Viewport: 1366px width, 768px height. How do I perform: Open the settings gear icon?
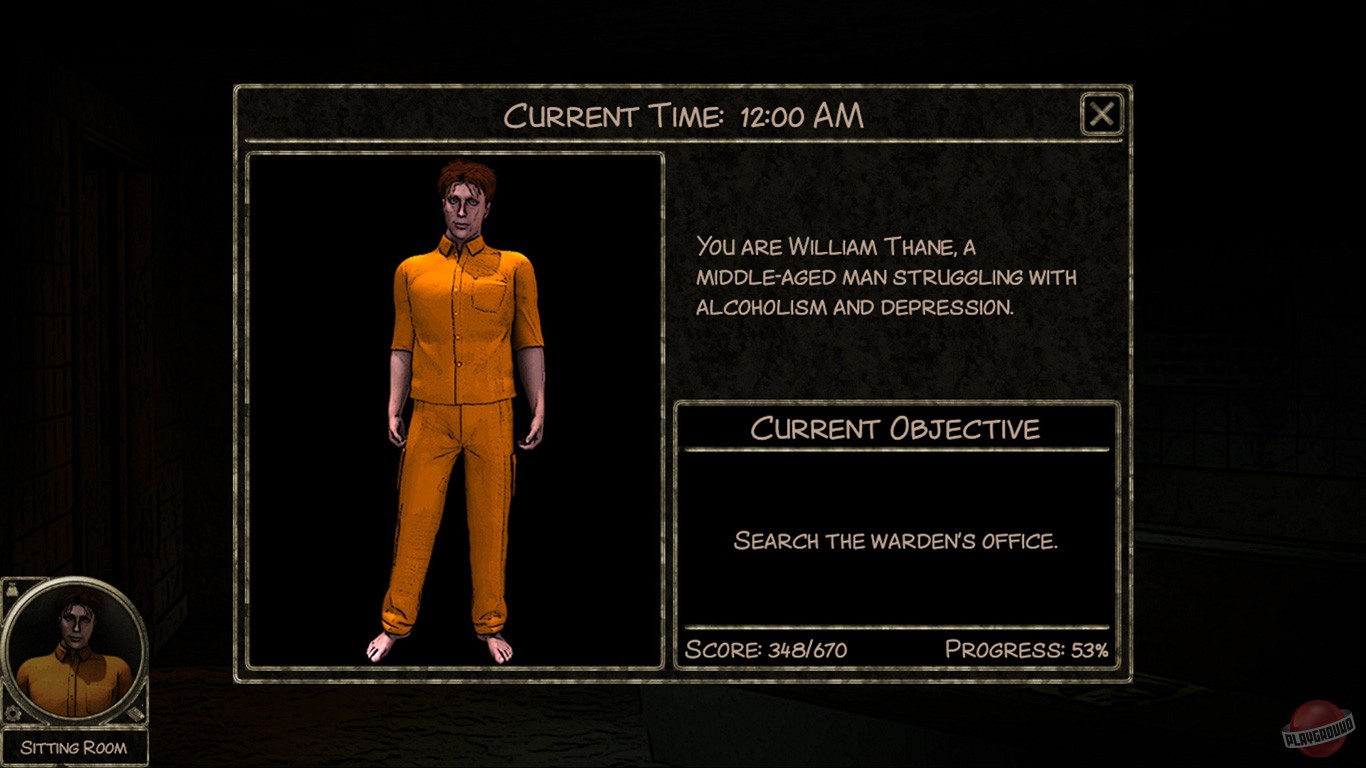click(x=13, y=712)
